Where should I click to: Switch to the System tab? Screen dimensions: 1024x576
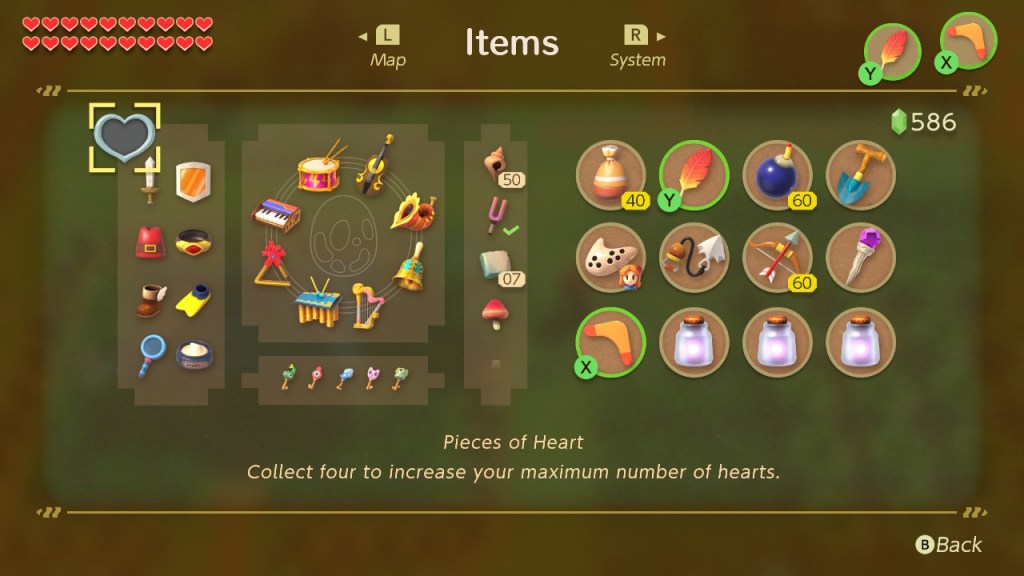click(x=637, y=46)
